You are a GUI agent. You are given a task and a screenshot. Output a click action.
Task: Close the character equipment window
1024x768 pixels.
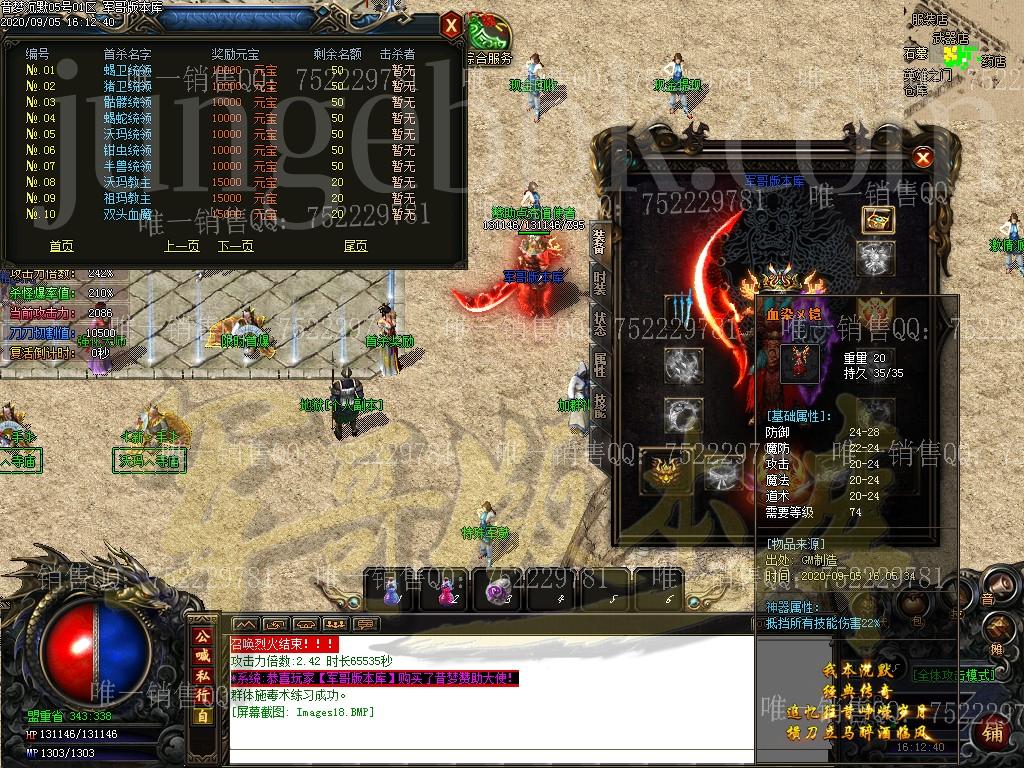(923, 157)
